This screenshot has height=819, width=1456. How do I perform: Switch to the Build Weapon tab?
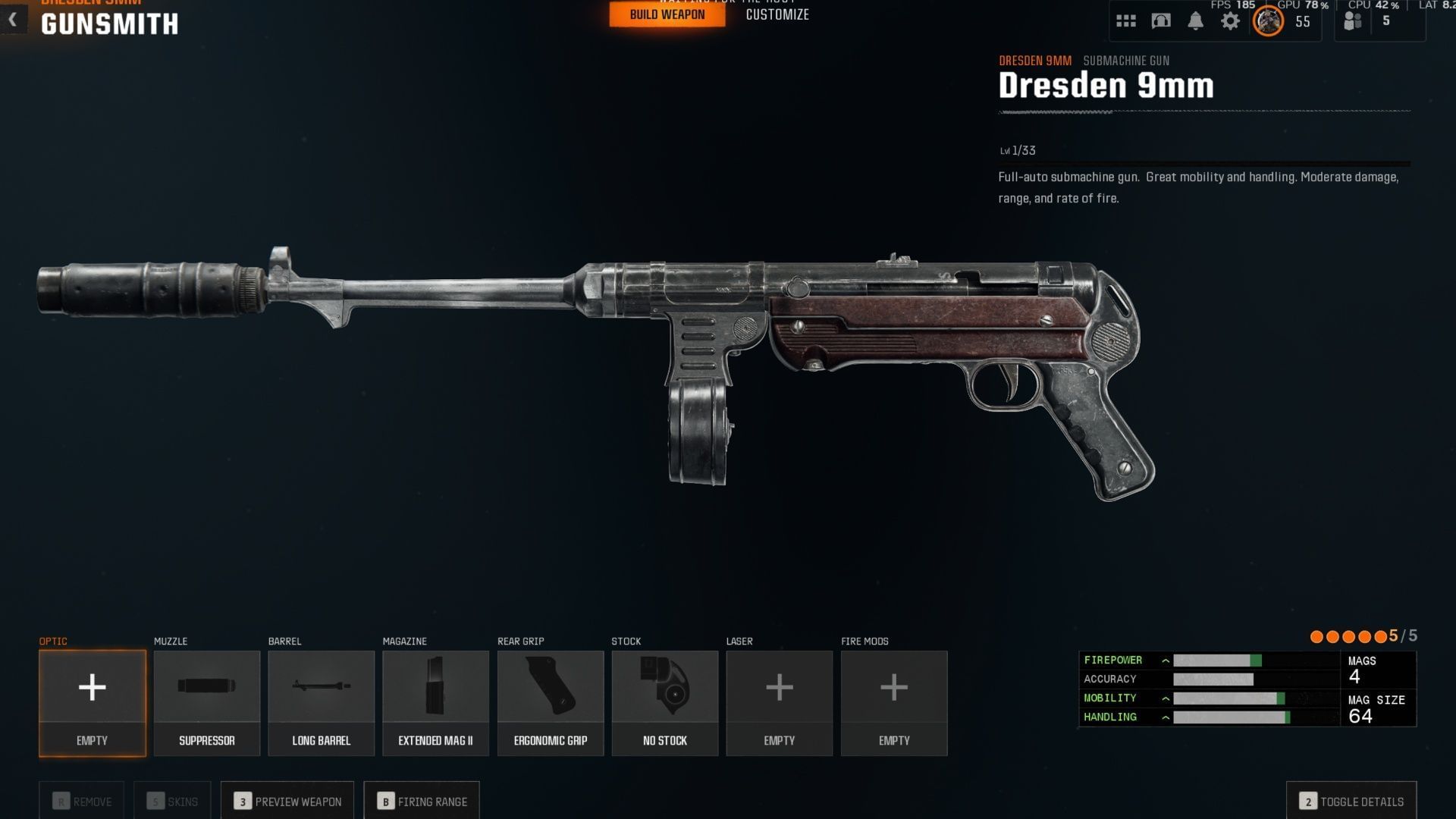pos(667,14)
